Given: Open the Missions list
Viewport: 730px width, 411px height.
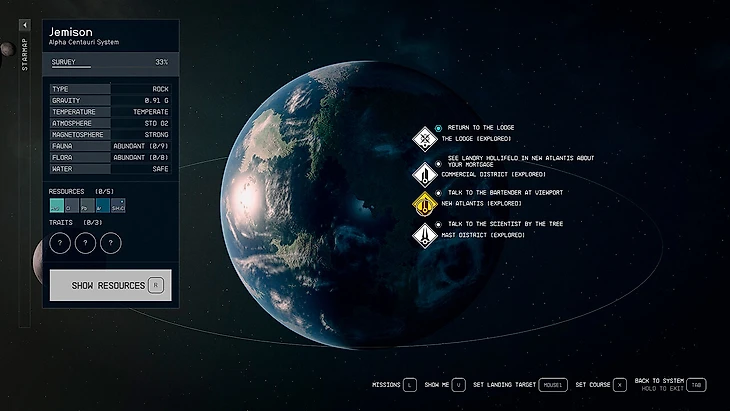Looking at the screenshot, I should (x=394, y=384).
